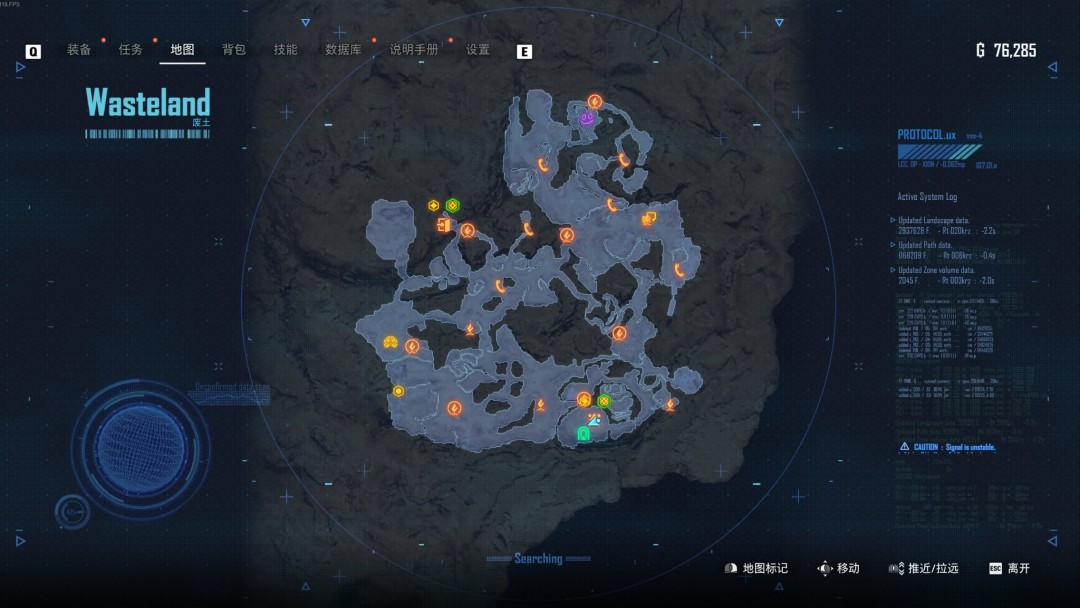Select the orange overlapping-squares map marker
1080x608 pixels.
(649, 218)
